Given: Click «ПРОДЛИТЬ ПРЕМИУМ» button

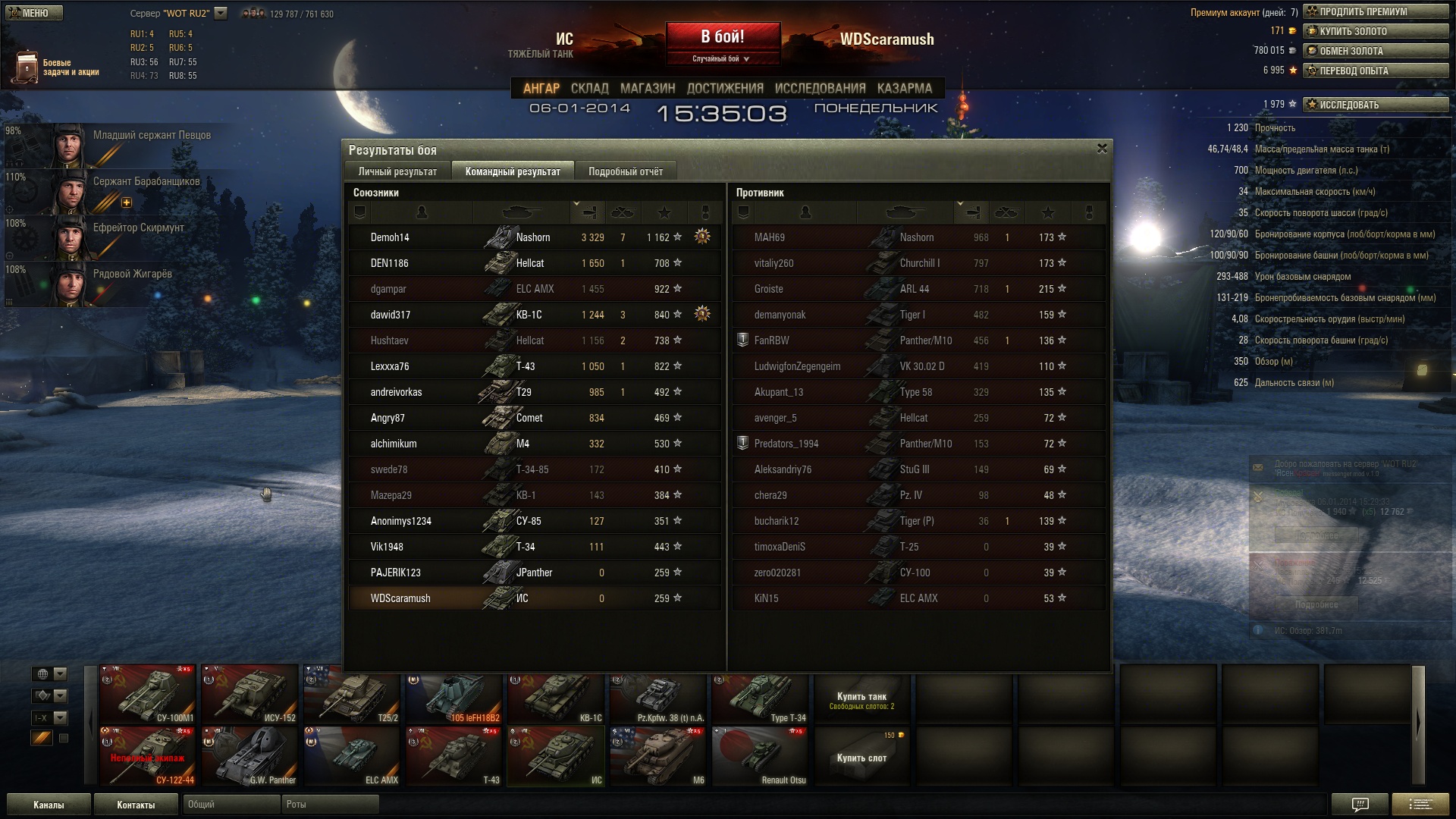Looking at the screenshot, I should point(1375,11).
